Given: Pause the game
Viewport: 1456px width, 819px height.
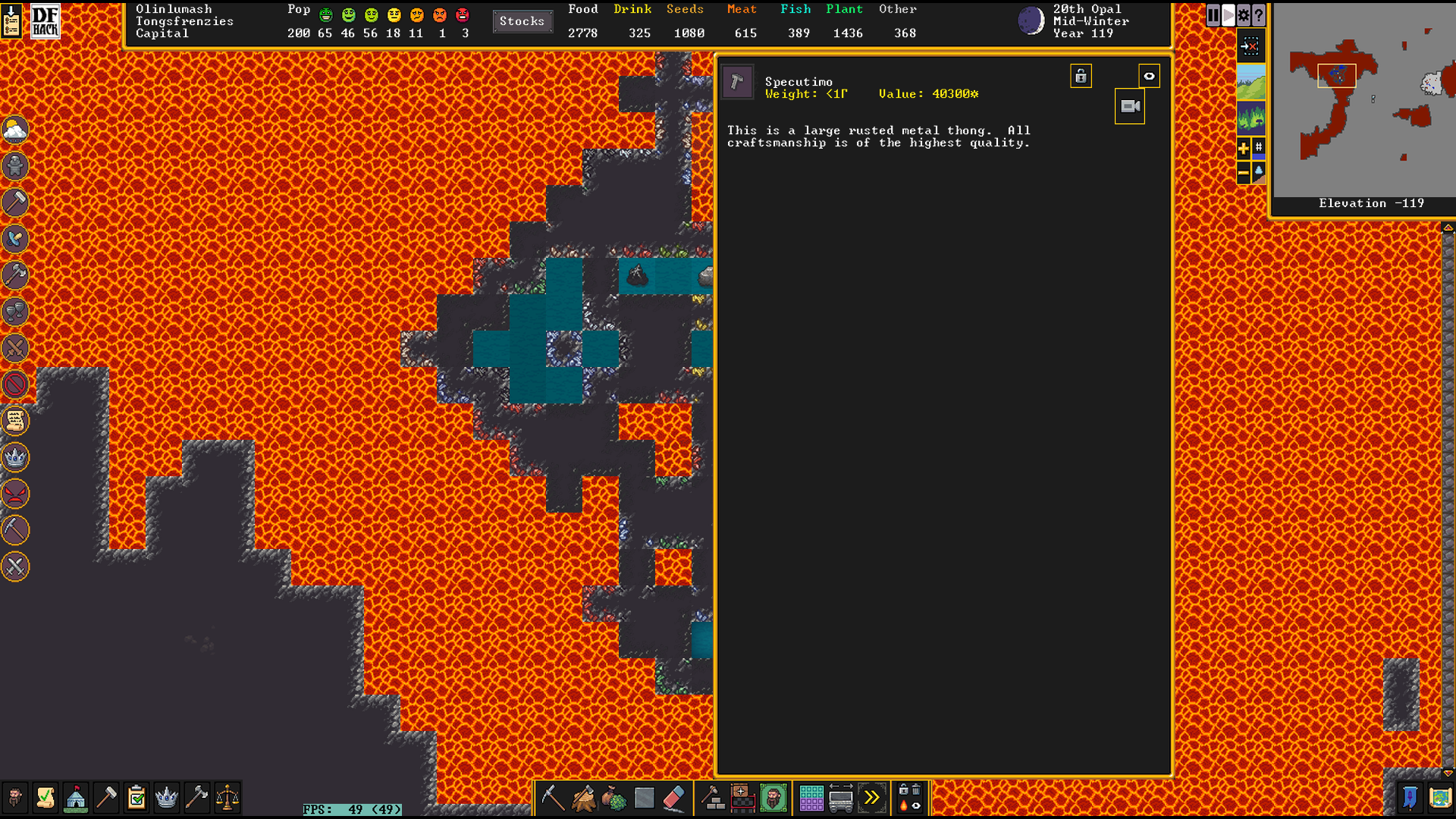Looking at the screenshot, I should click(x=1213, y=15).
